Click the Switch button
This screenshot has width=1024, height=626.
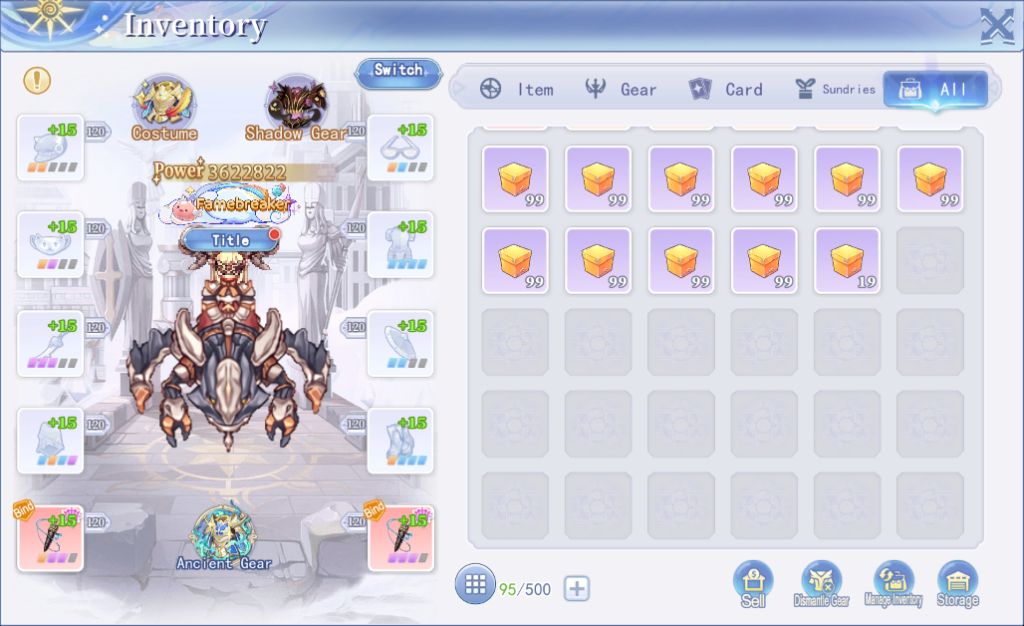398,71
